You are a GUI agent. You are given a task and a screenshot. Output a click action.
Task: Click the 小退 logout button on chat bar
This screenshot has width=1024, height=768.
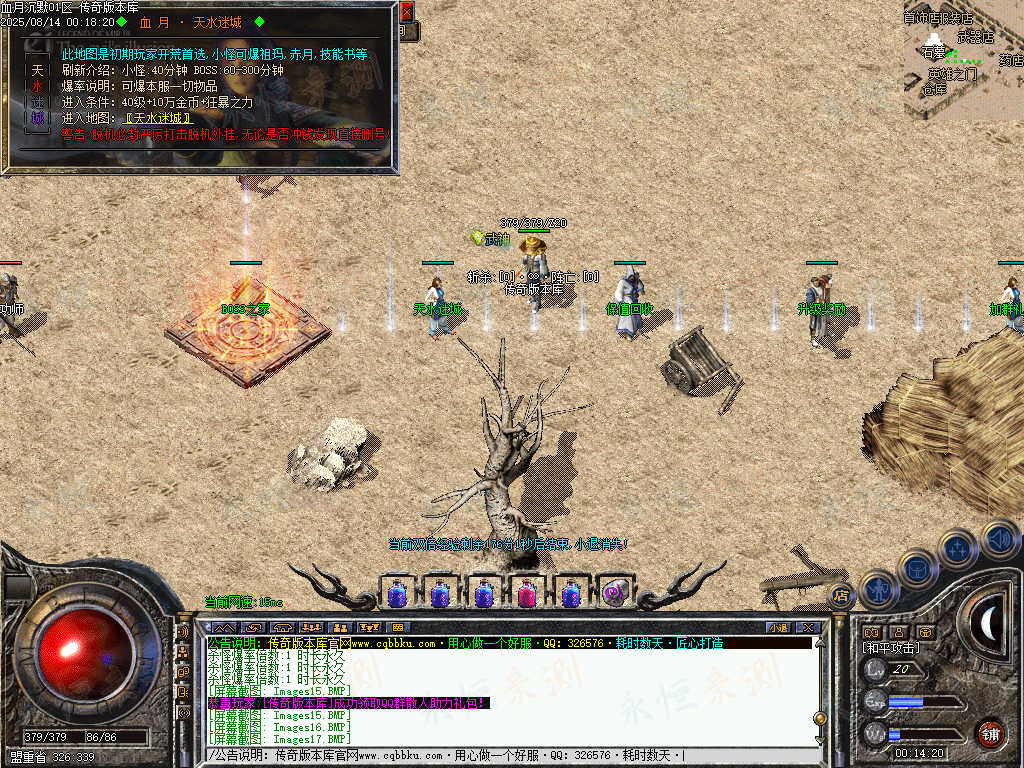[778, 627]
